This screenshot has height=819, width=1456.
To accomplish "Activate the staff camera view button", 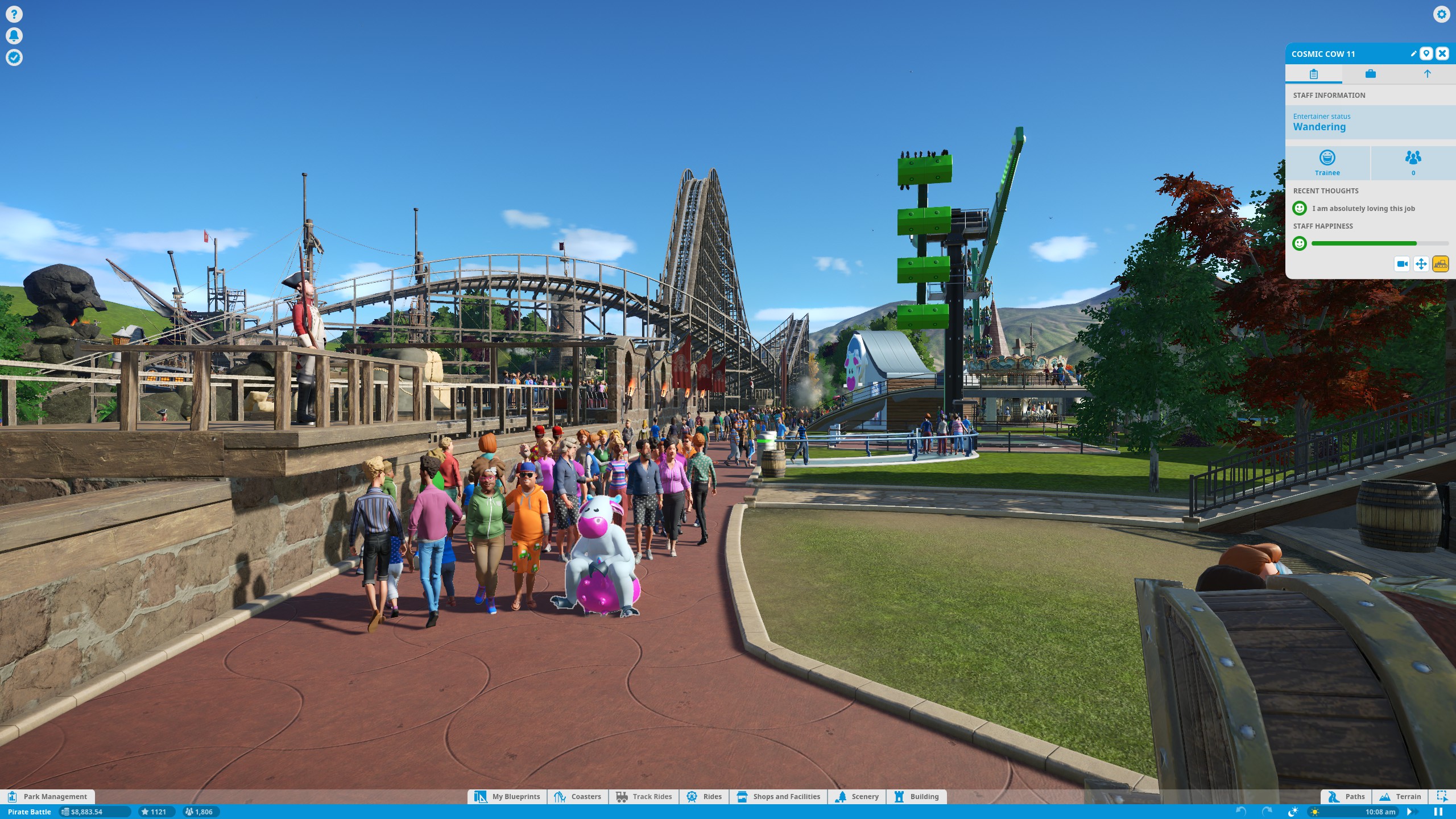I will (x=1402, y=264).
